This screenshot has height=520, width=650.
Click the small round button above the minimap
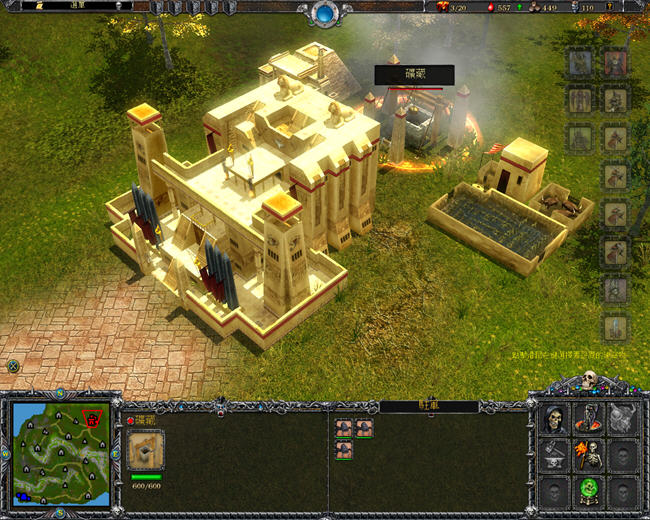point(13,367)
